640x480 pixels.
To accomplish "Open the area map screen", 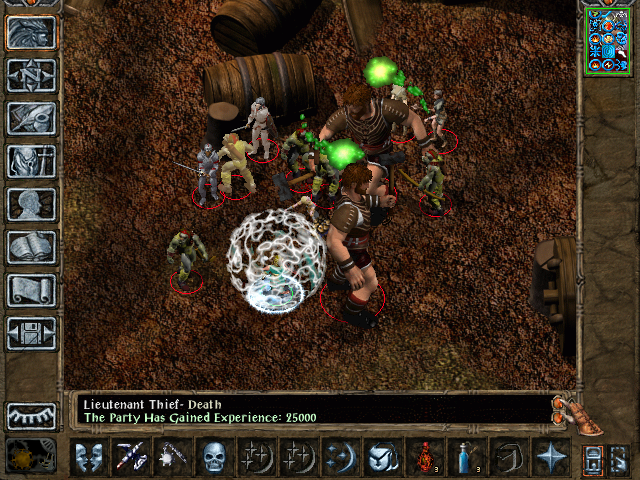I will pos(31,74).
